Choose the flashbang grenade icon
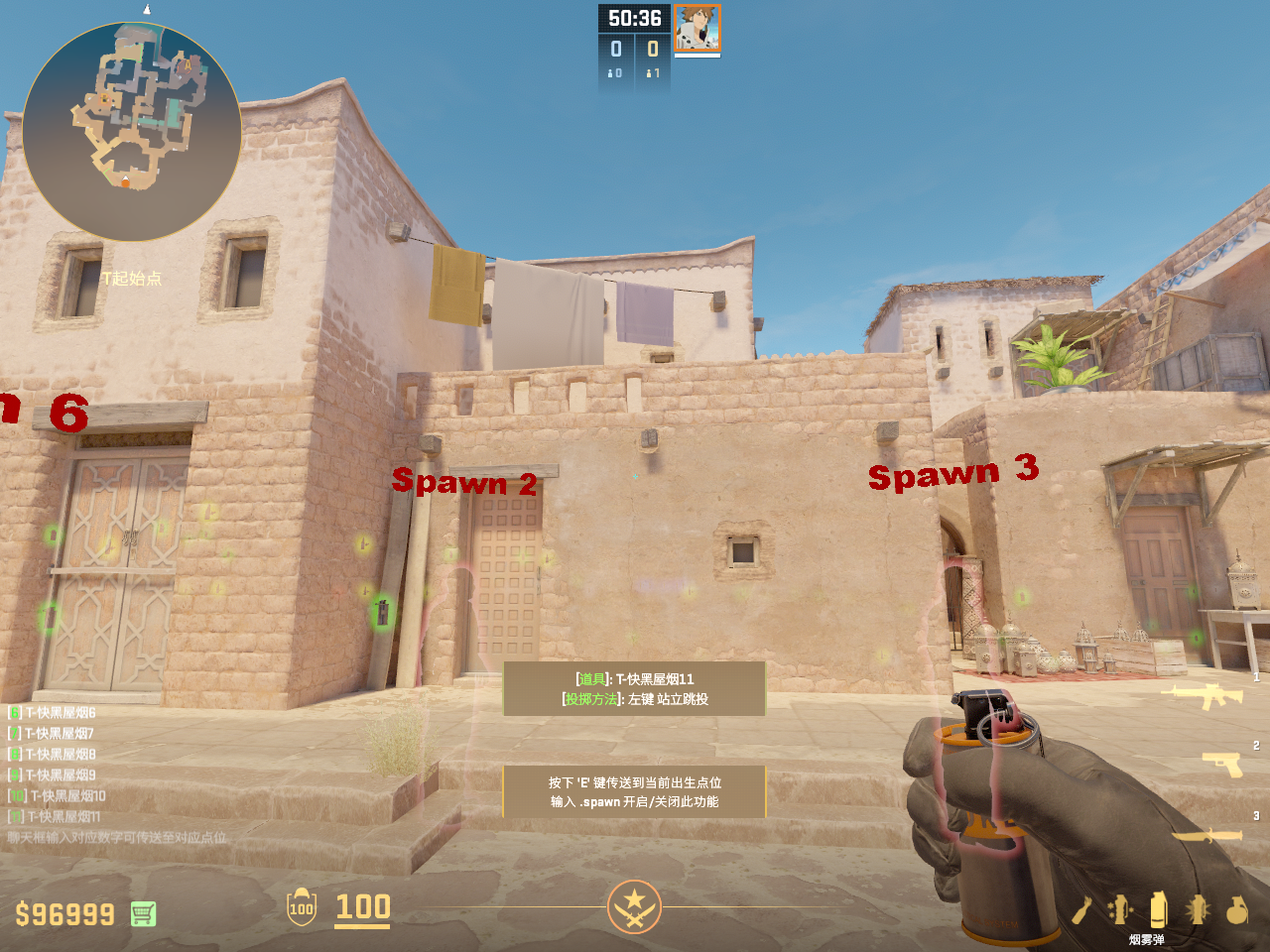 click(x=1198, y=909)
